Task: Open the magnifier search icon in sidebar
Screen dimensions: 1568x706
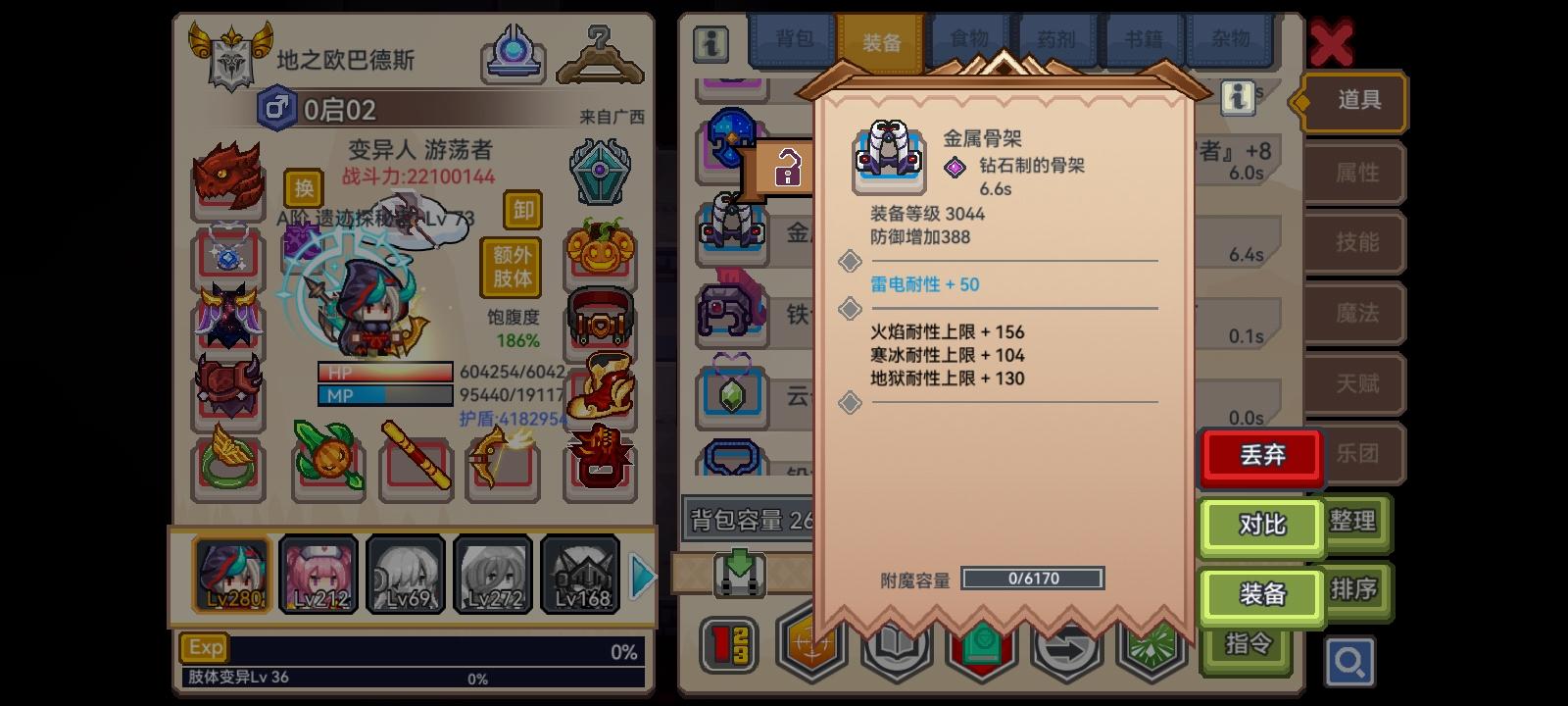Action: pos(1350,662)
